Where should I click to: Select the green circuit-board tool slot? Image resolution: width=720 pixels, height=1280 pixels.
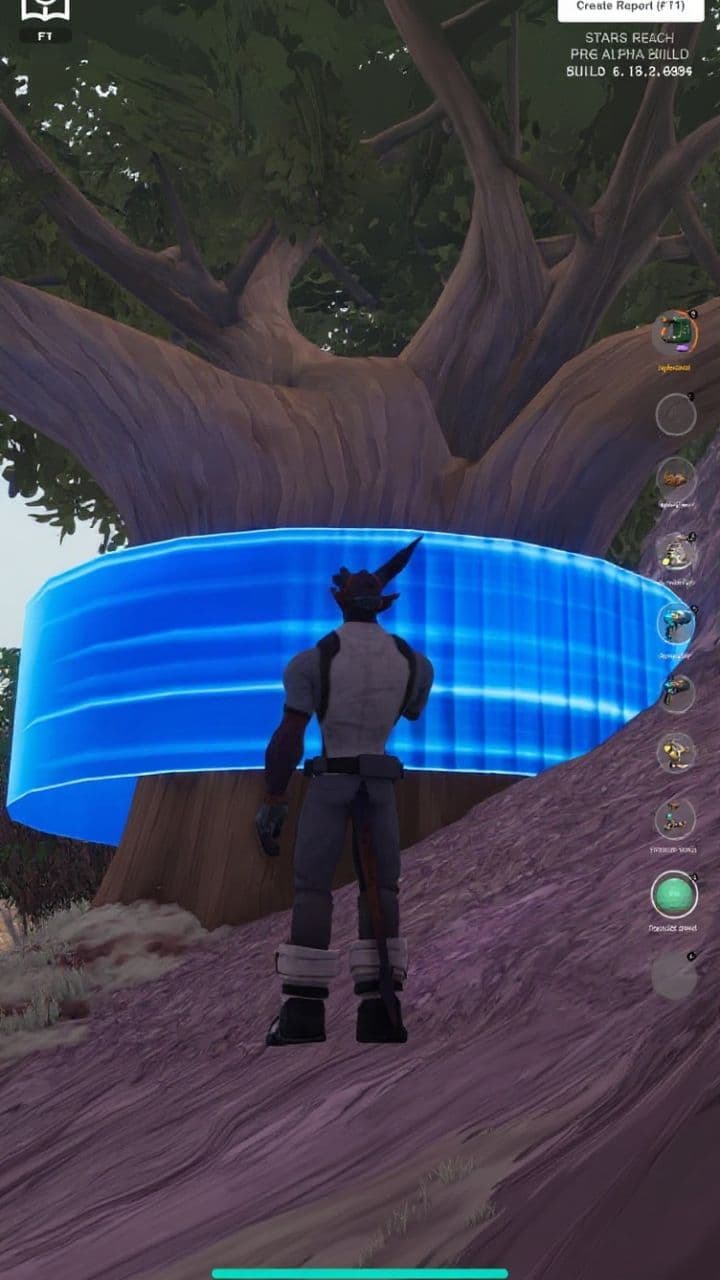point(675,333)
